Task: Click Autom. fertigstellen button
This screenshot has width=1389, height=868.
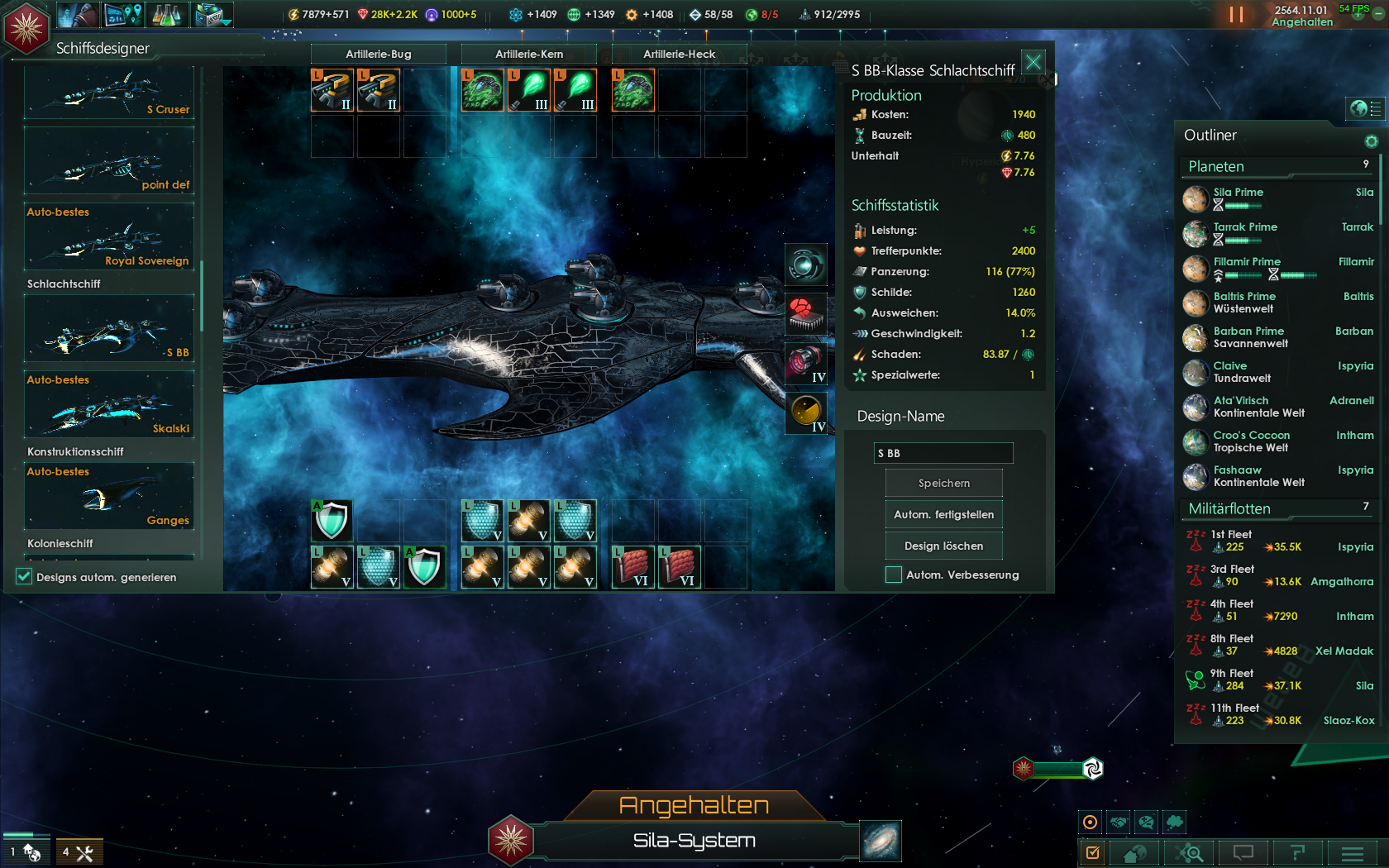Action: (x=943, y=514)
